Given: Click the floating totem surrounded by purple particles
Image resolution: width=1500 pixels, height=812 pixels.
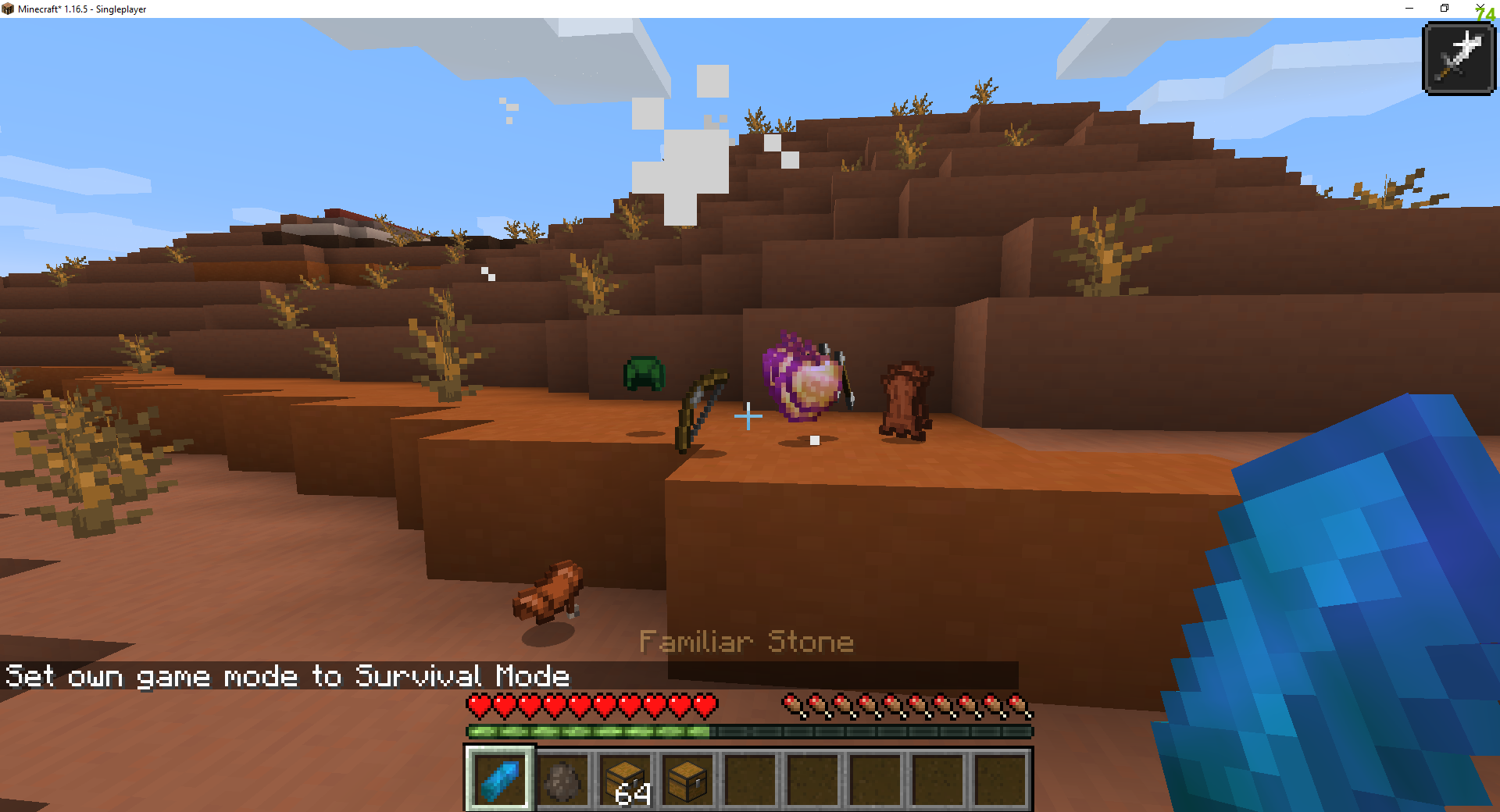Looking at the screenshot, I should tap(806, 376).
